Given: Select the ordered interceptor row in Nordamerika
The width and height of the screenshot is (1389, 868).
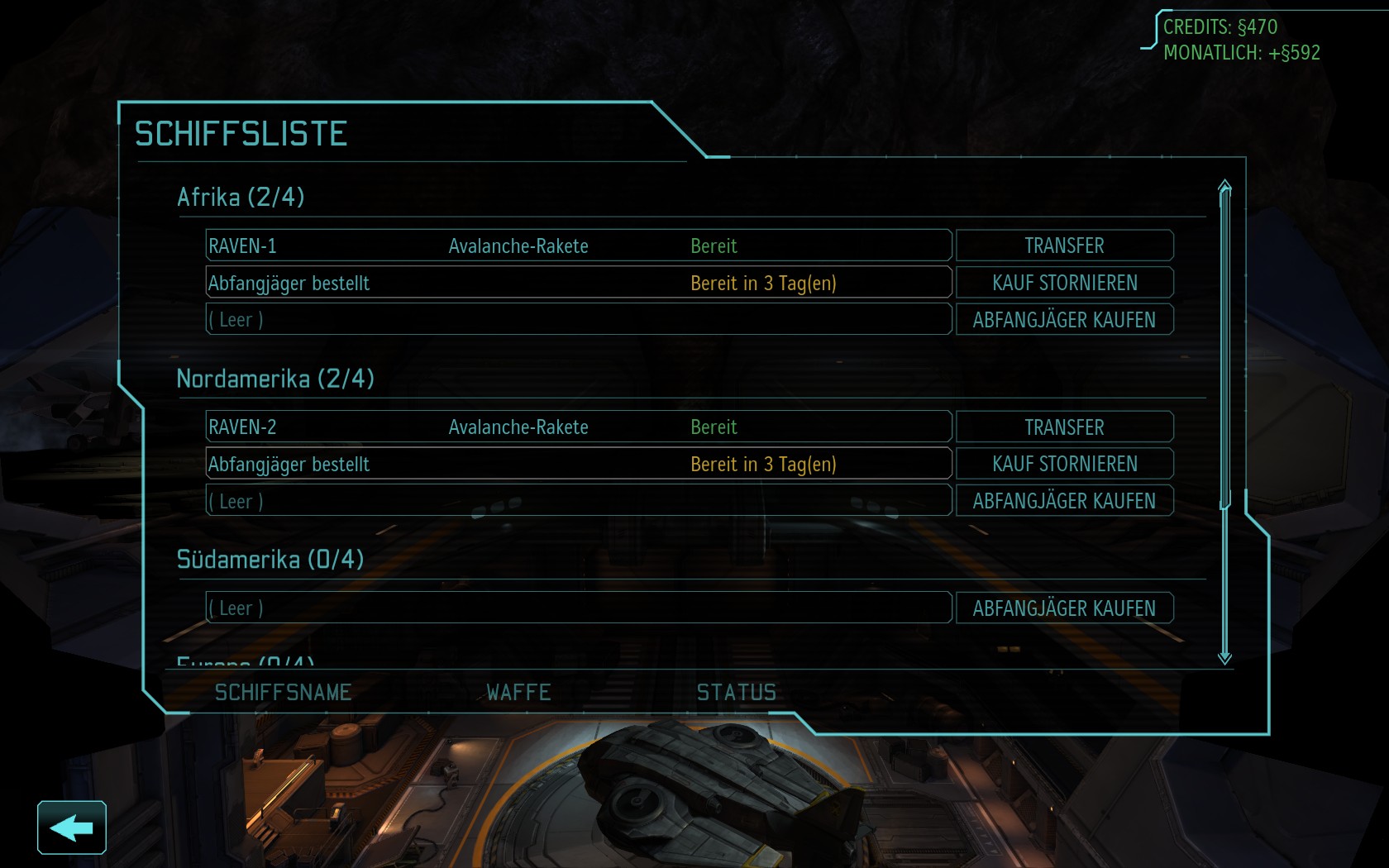Looking at the screenshot, I should [x=578, y=464].
